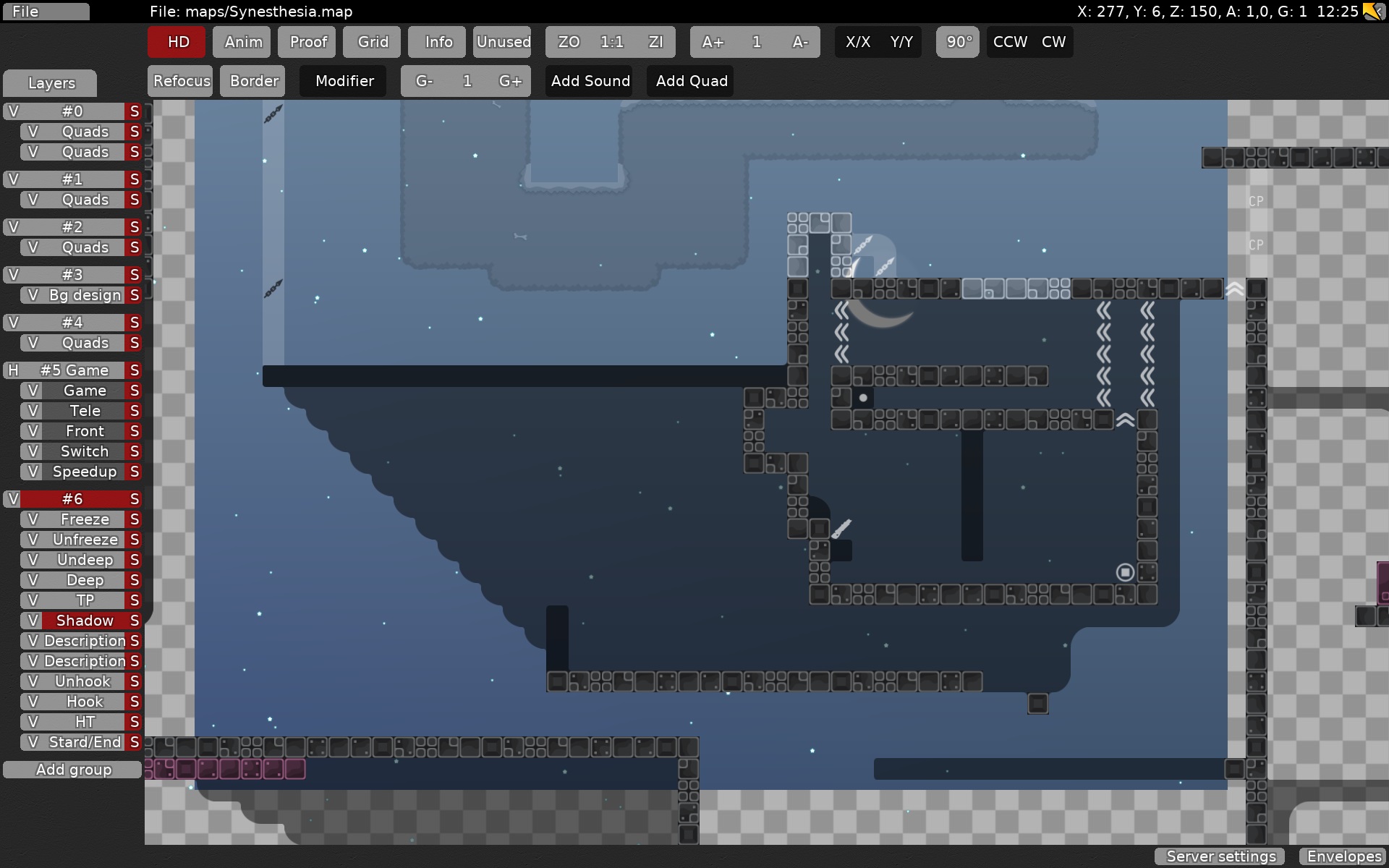Reset view with the 1:1 zoom icon

pyautogui.click(x=612, y=42)
